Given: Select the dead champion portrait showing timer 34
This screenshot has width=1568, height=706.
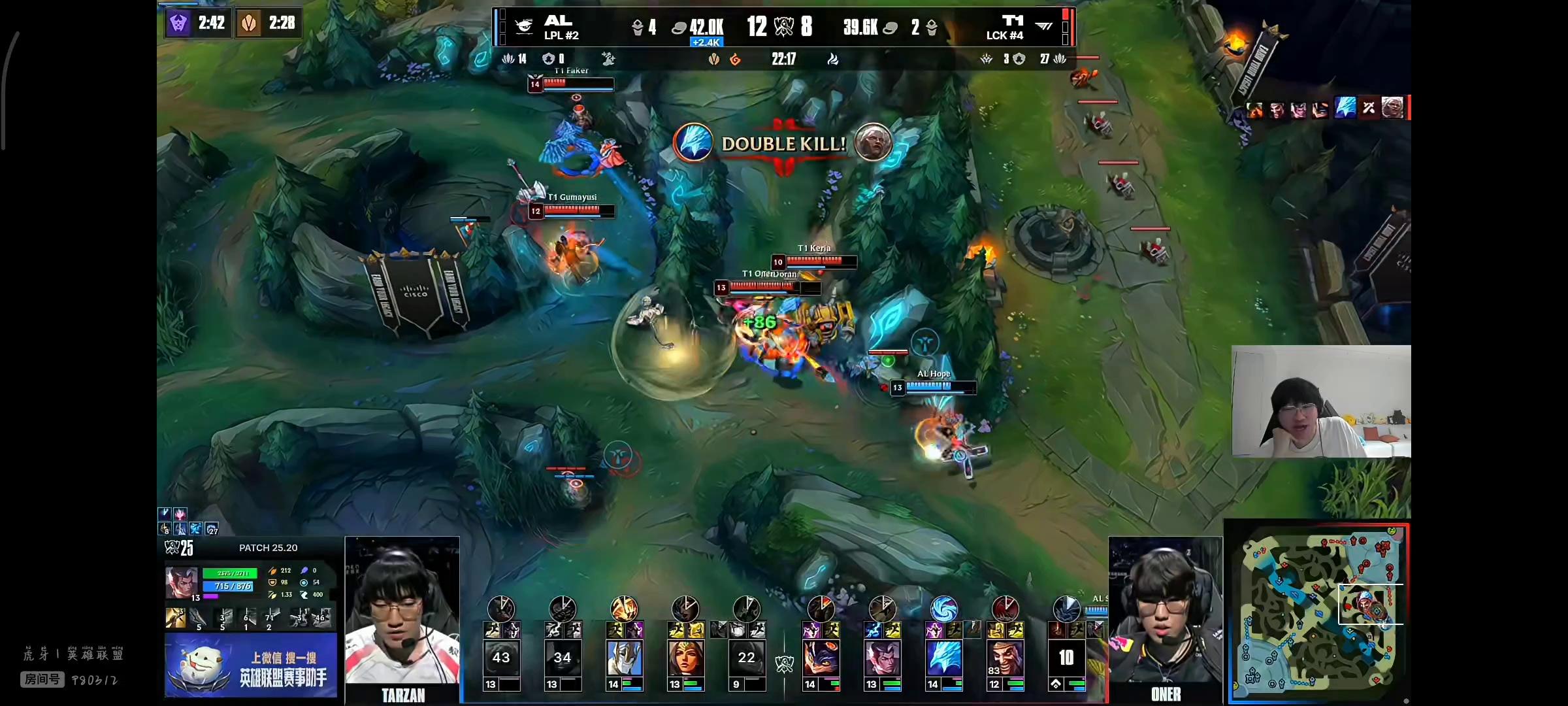Looking at the screenshot, I should [563, 658].
